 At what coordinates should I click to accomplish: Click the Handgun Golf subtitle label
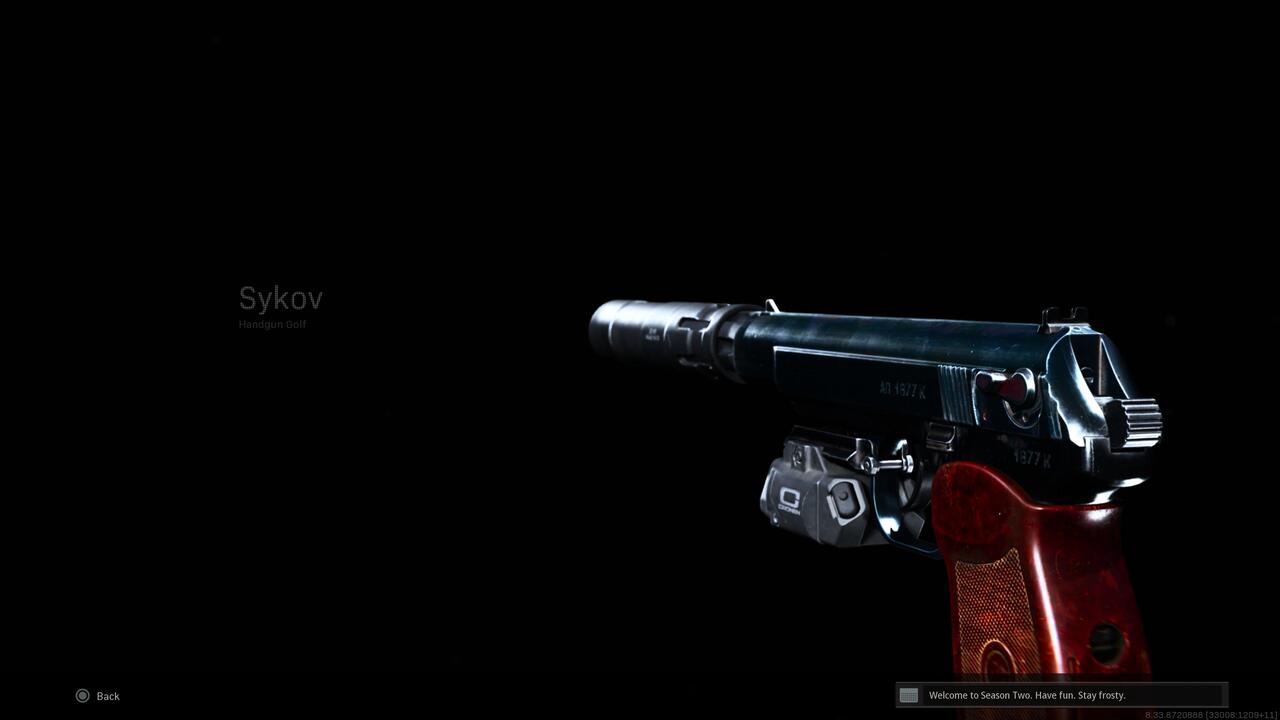click(x=272, y=324)
